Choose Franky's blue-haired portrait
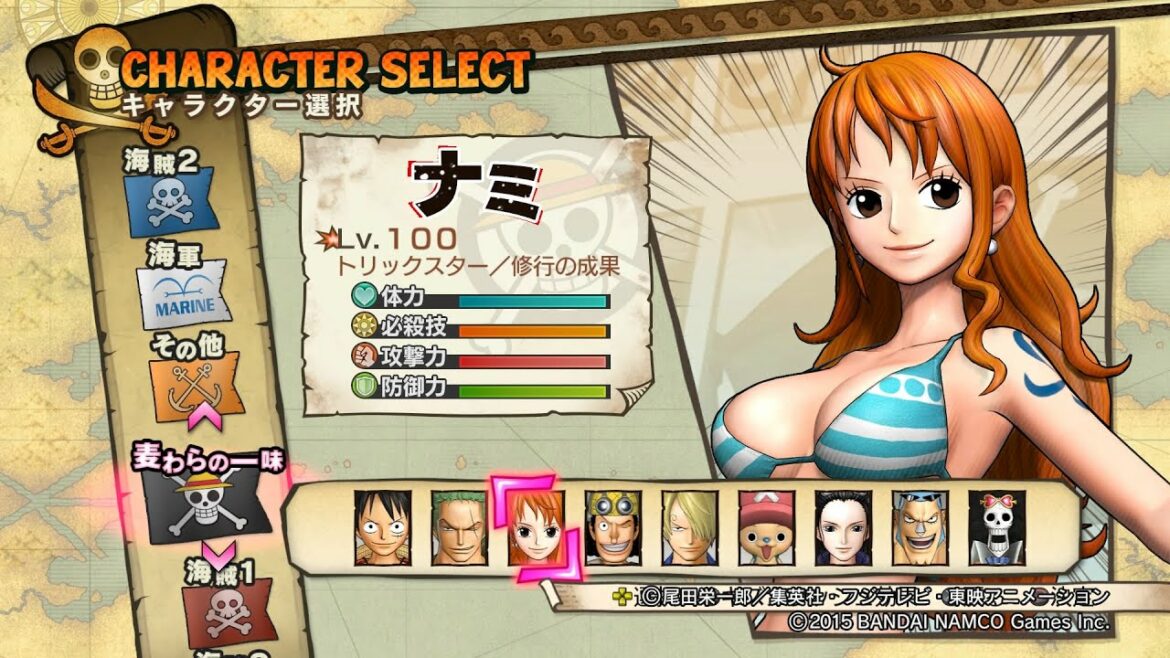The image size is (1170, 658). tap(920, 527)
